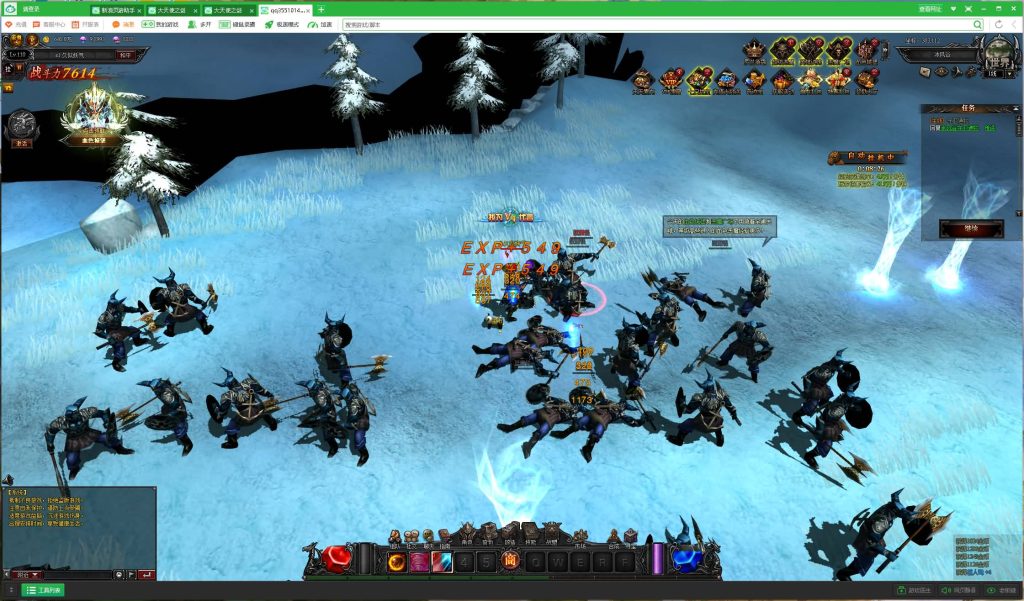Click the chat send button

click(146, 575)
